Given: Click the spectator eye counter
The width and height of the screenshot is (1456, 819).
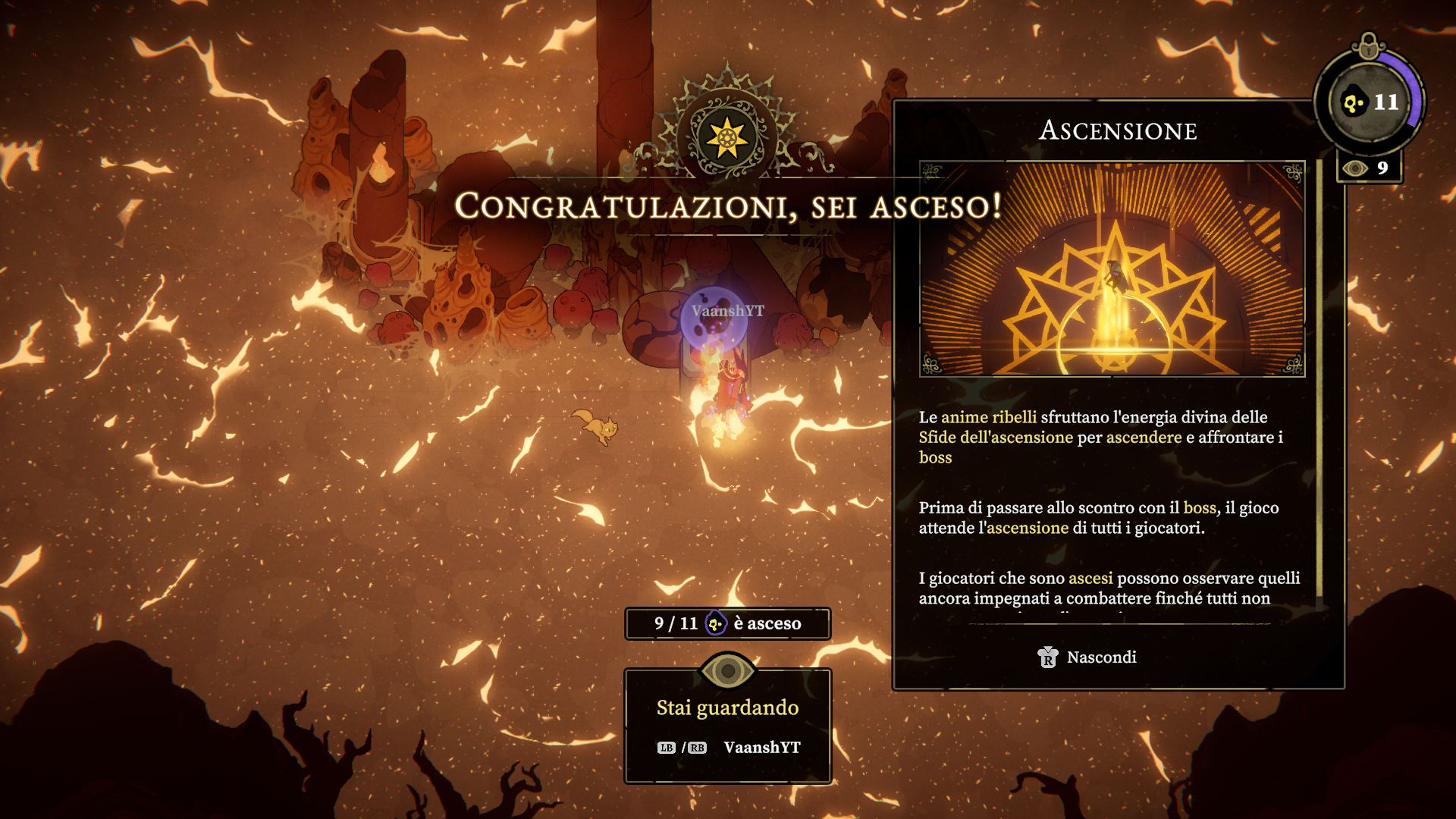Looking at the screenshot, I should [x=1368, y=168].
